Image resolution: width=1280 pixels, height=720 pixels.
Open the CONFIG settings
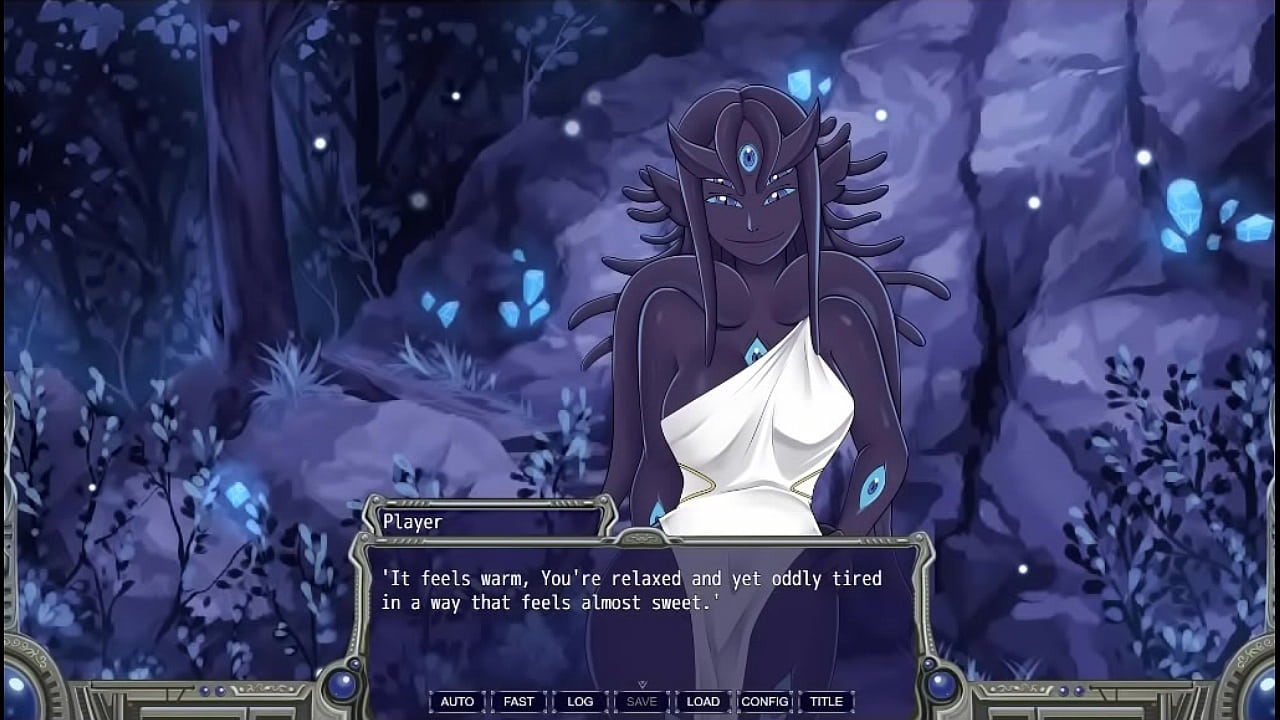[765, 701]
